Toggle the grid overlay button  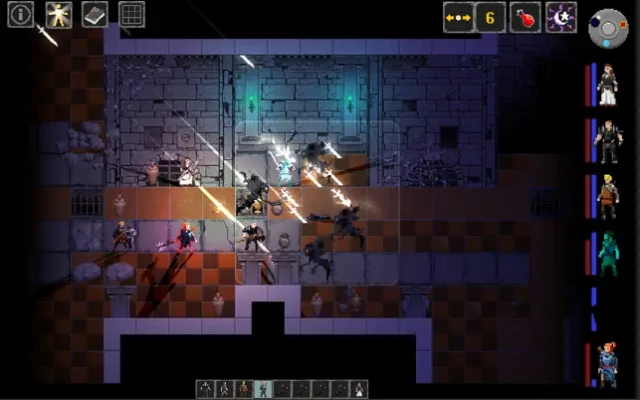point(131,14)
